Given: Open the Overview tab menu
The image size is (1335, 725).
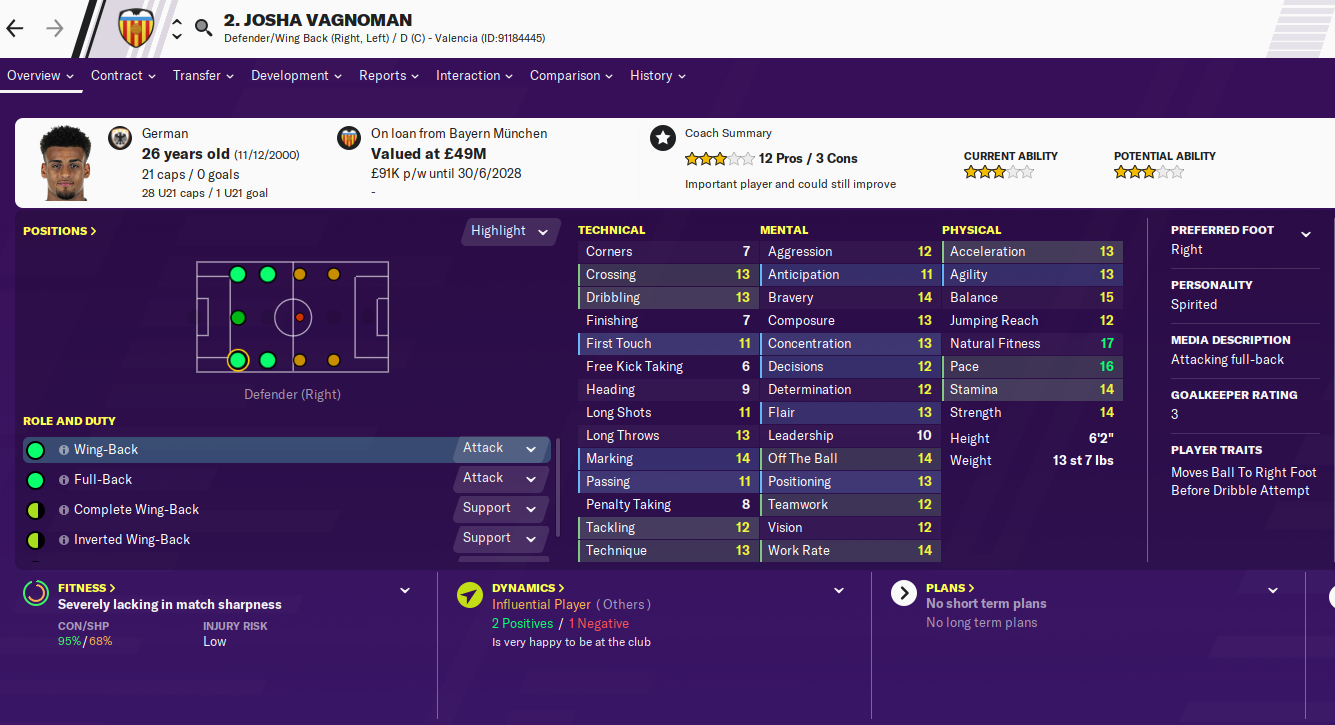Looking at the screenshot, I should point(41,76).
